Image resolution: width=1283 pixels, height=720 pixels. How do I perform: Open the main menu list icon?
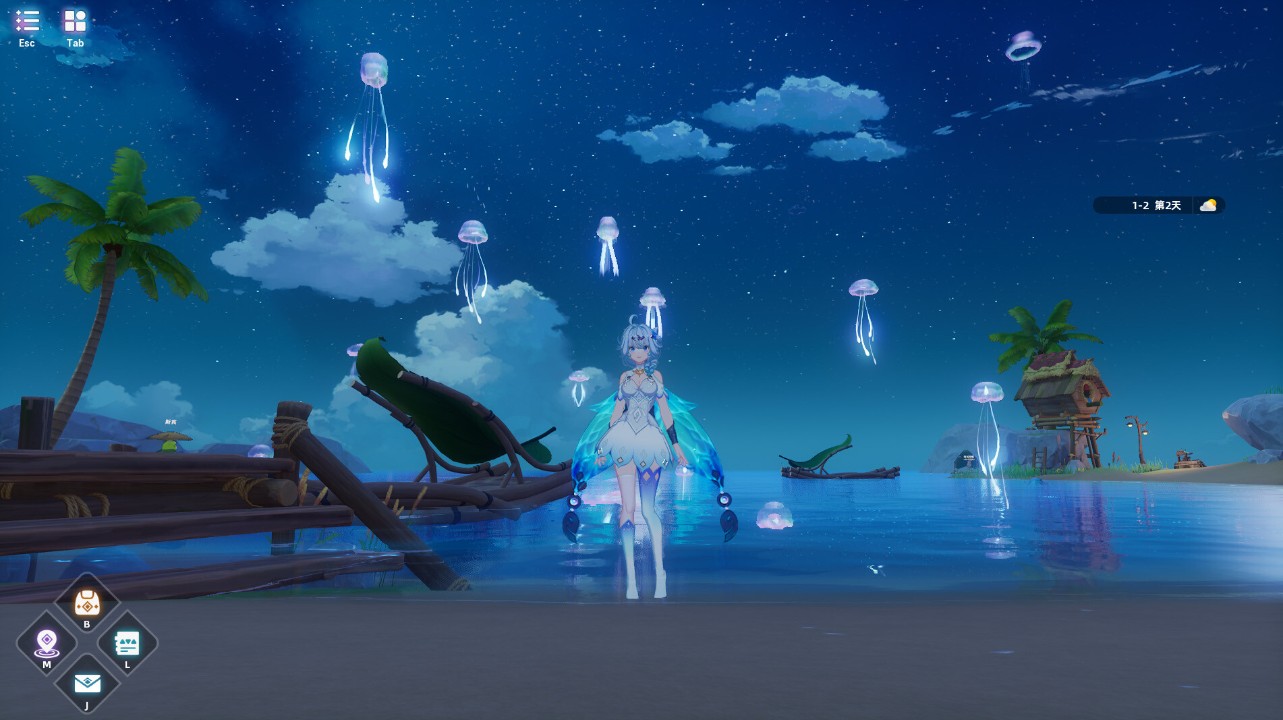[27, 21]
